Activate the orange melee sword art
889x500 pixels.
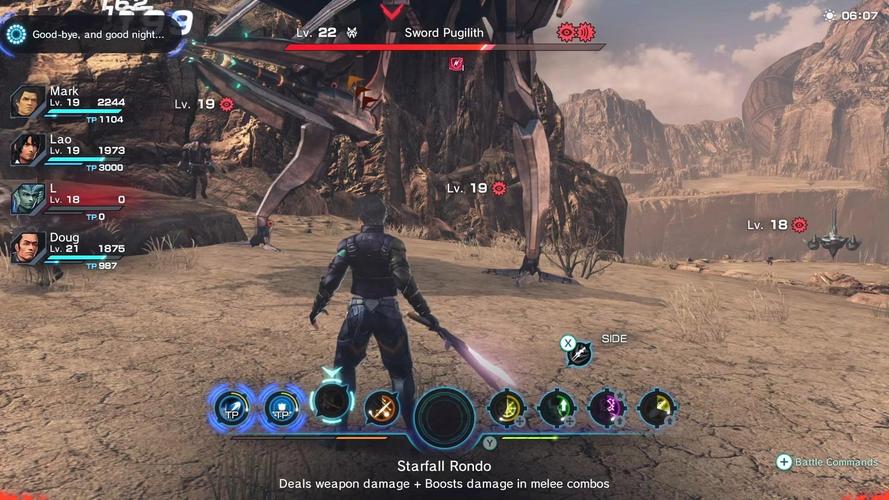coord(381,407)
